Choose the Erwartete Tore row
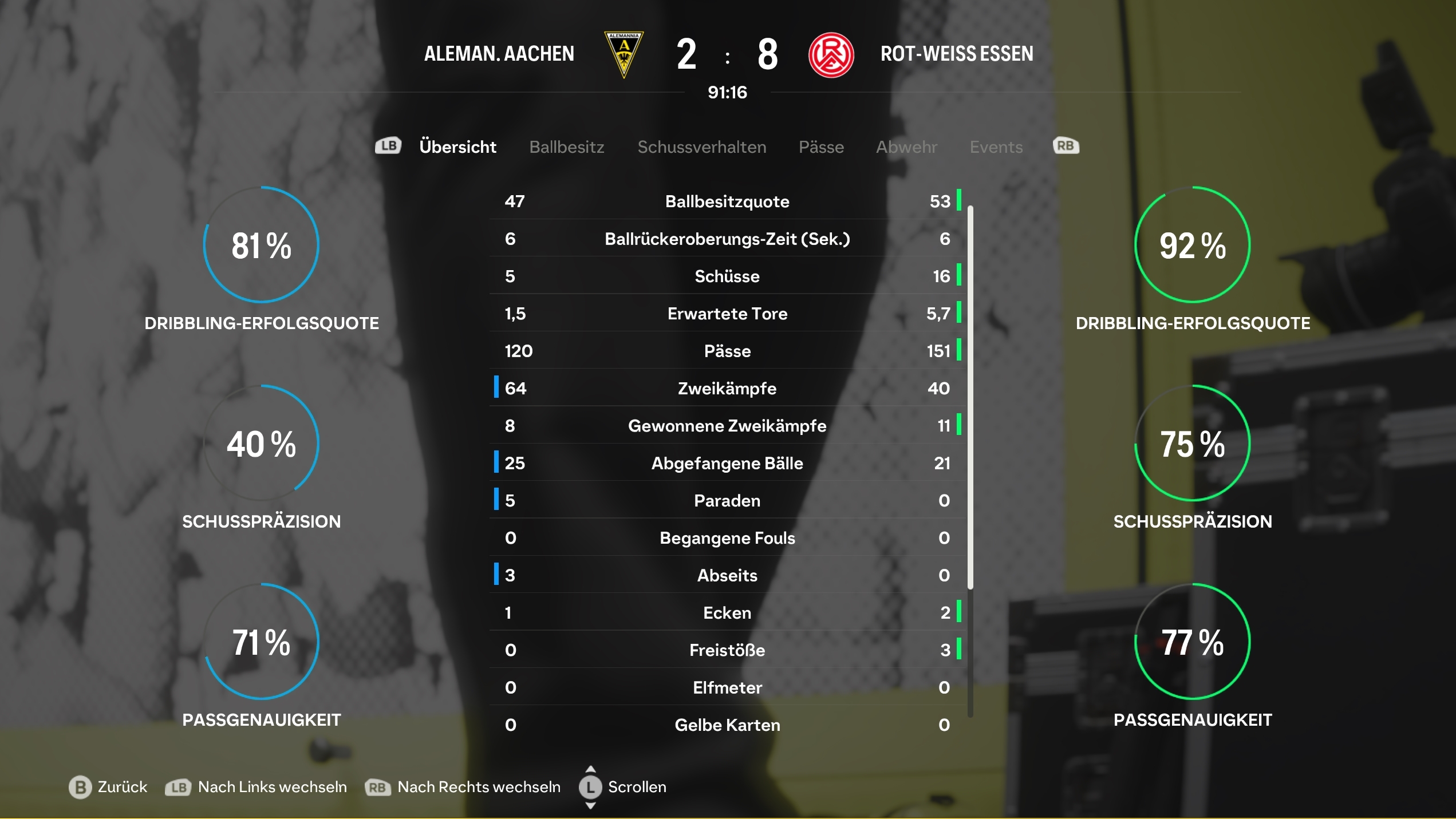 pyautogui.click(x=727, y=314)
